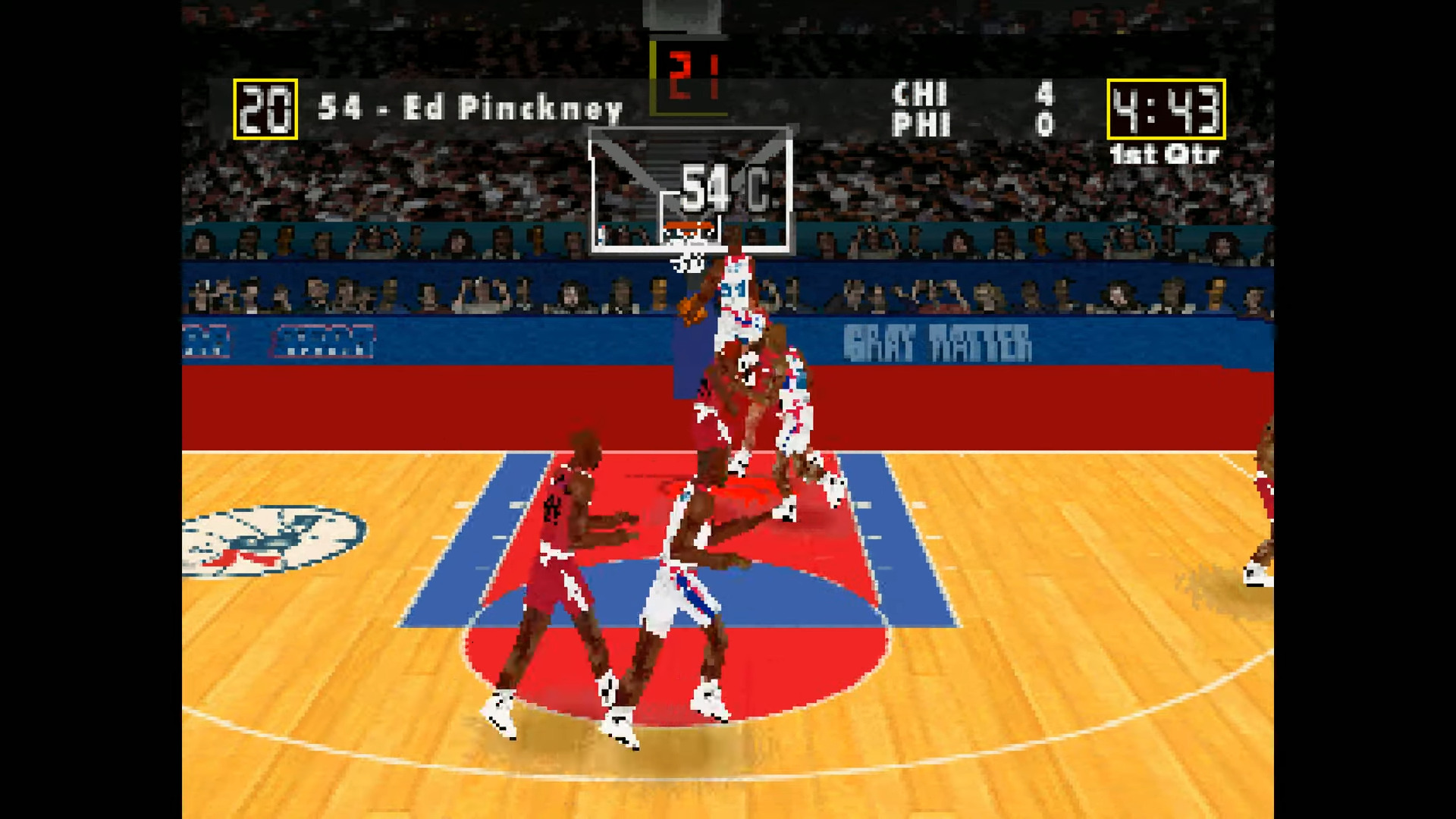Click the 76ers logo on the court

pos(273,542)
